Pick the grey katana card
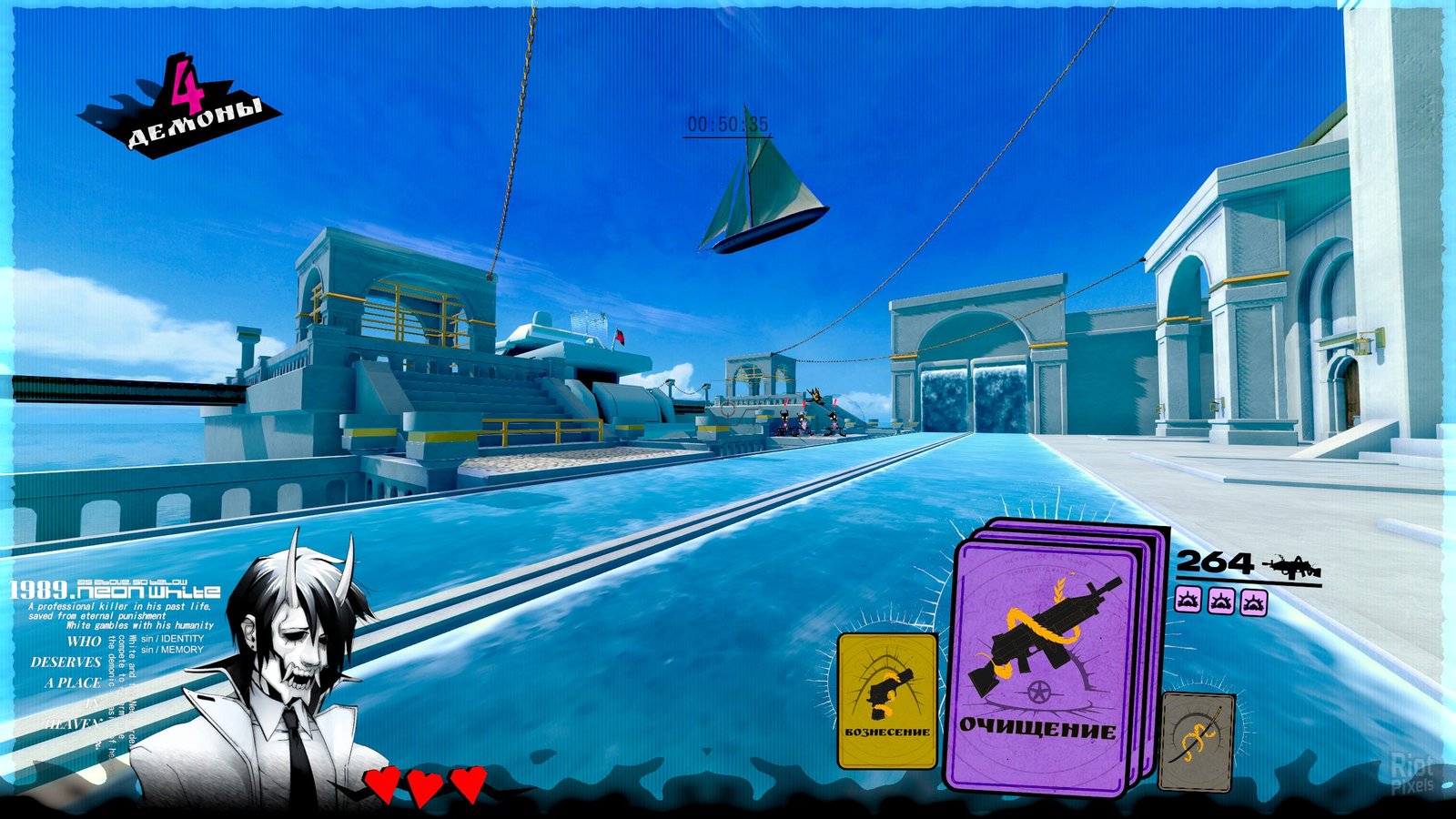 (x=1197, y=741)
